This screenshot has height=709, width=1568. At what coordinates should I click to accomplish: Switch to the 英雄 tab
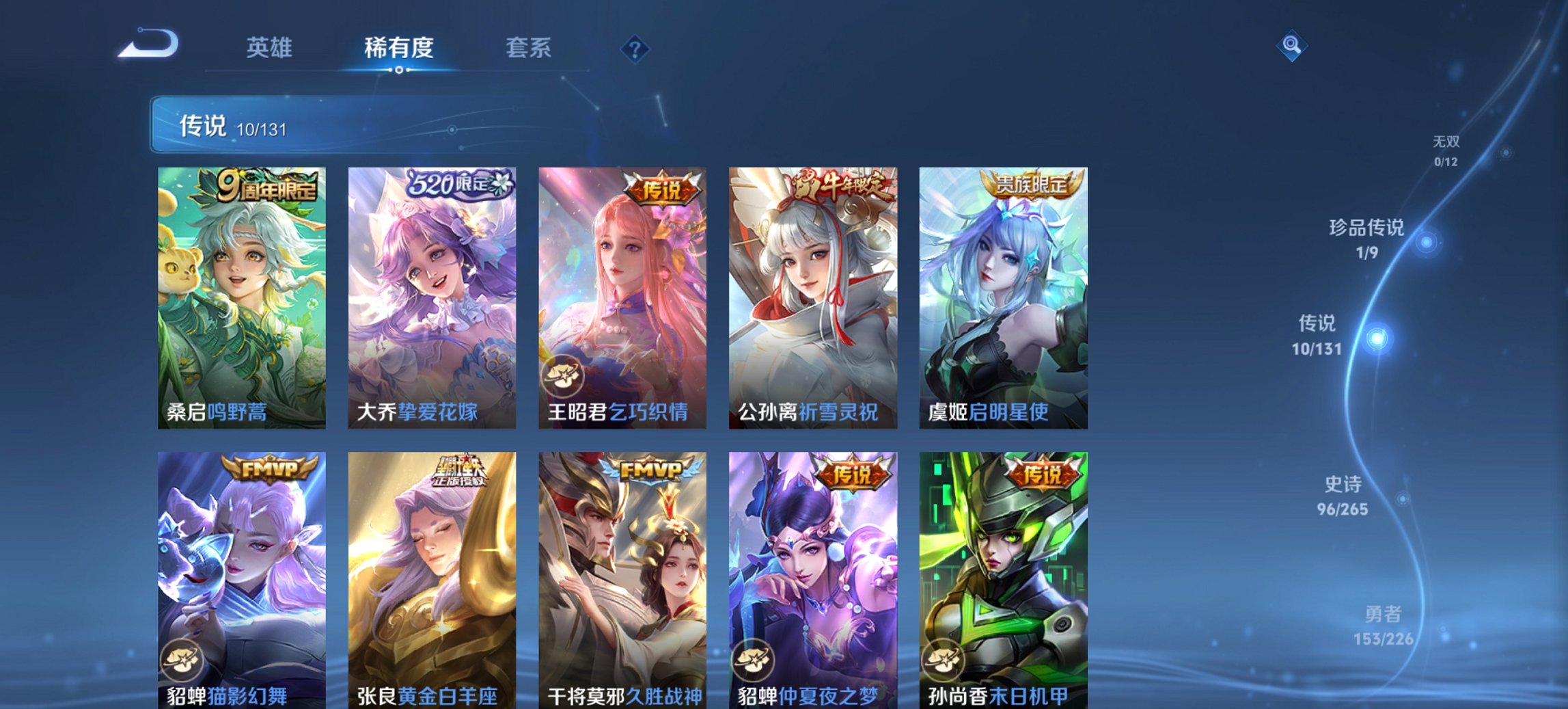pos(271,47)
